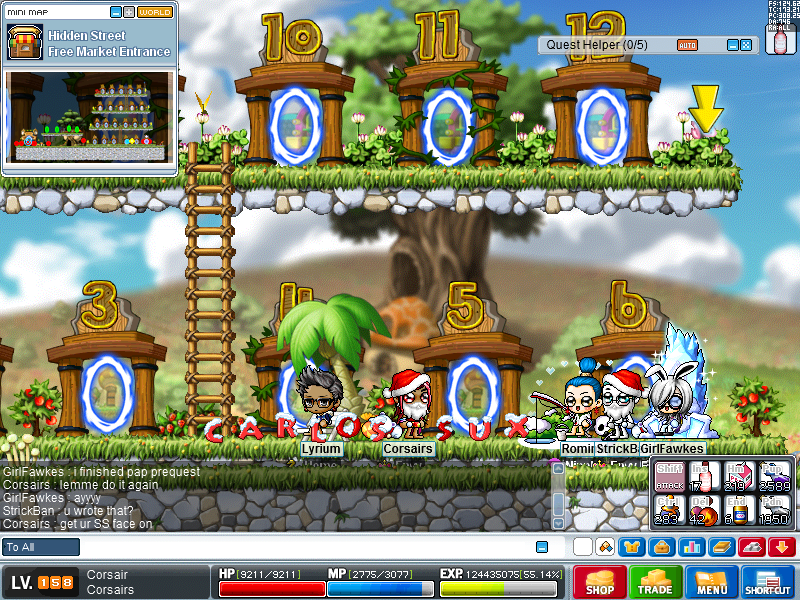
Task: Open the character stats chart icon
Action: point(690,547)
